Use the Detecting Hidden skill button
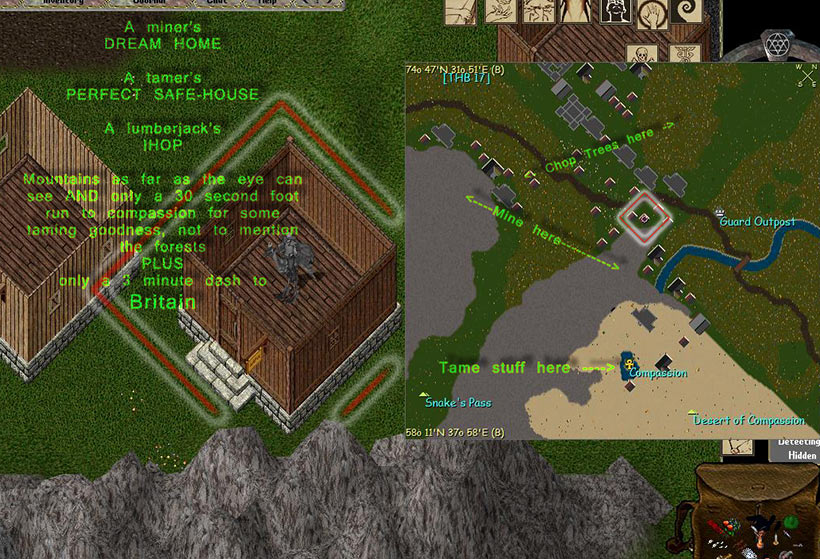The width and height of the screenshot is (820, 559). (x=795, y=448)
